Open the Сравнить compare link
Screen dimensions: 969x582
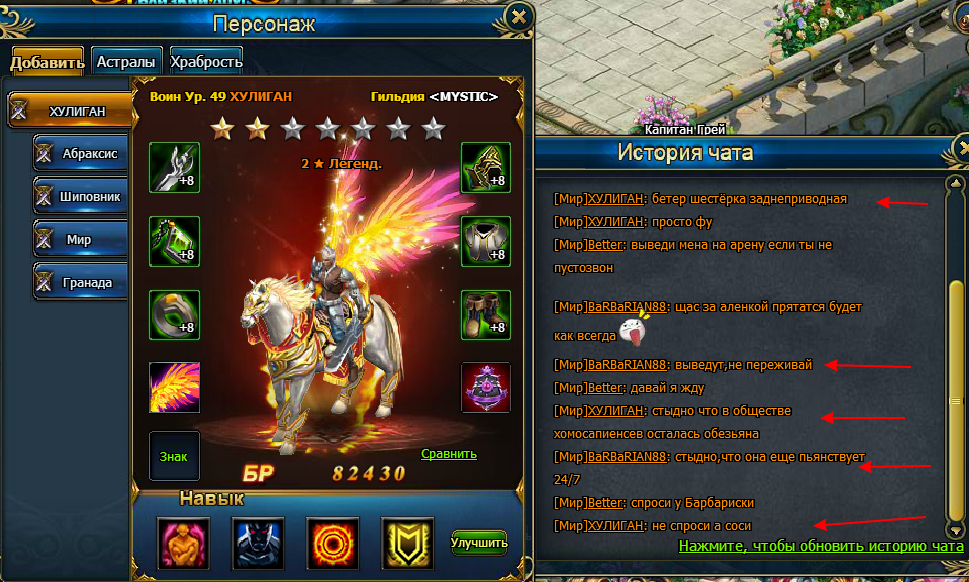[449, 453]
